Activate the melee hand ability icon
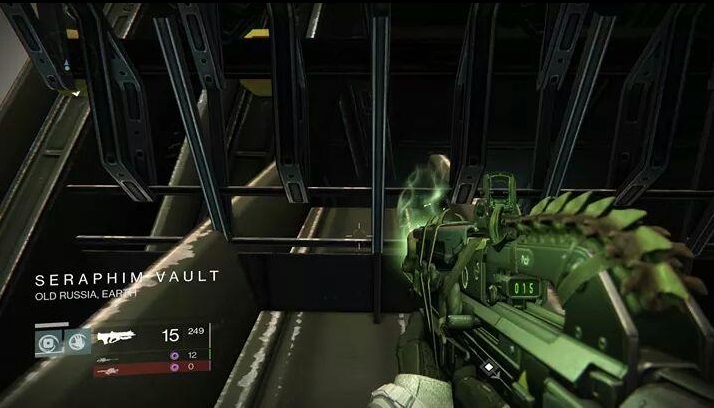 (78, 340)
